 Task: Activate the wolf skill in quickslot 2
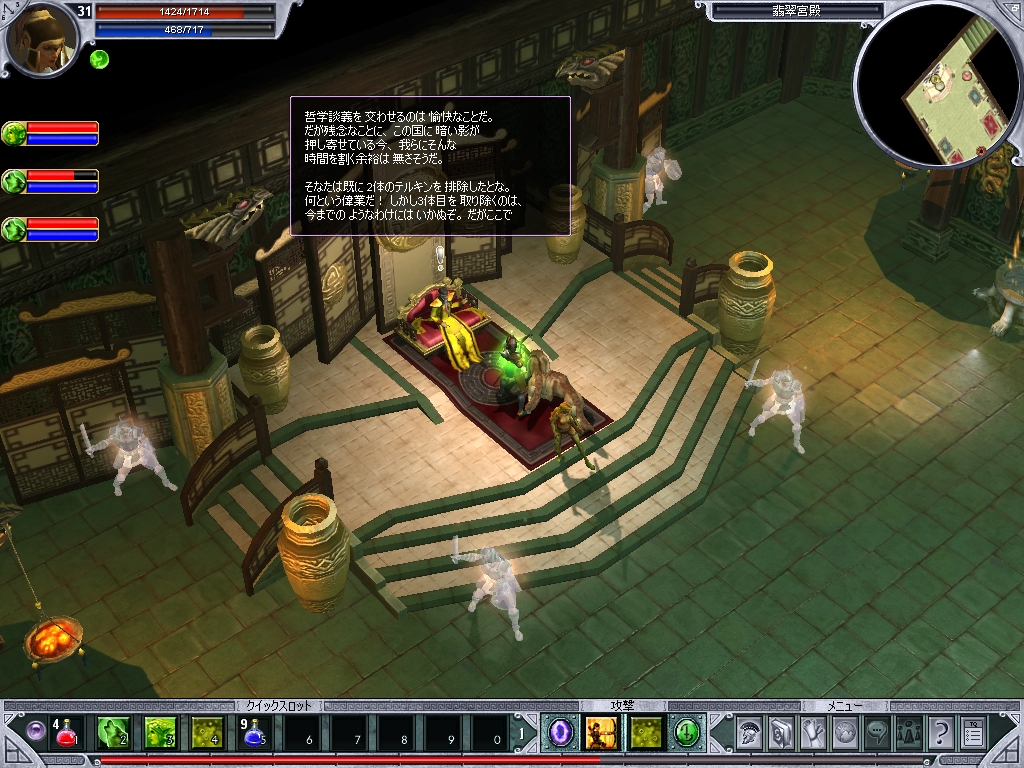point(113,734)
